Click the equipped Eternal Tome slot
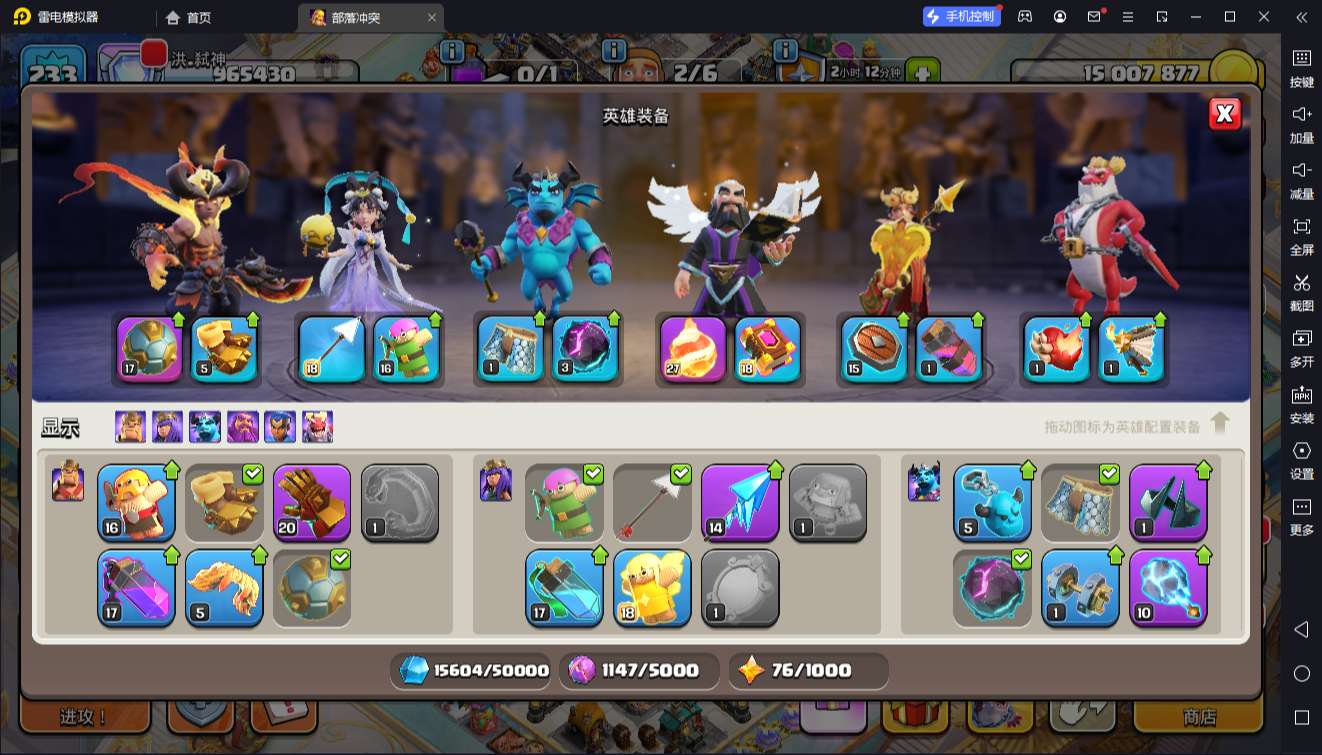Viewport: 1322px width, 755px height. [768, 350]
